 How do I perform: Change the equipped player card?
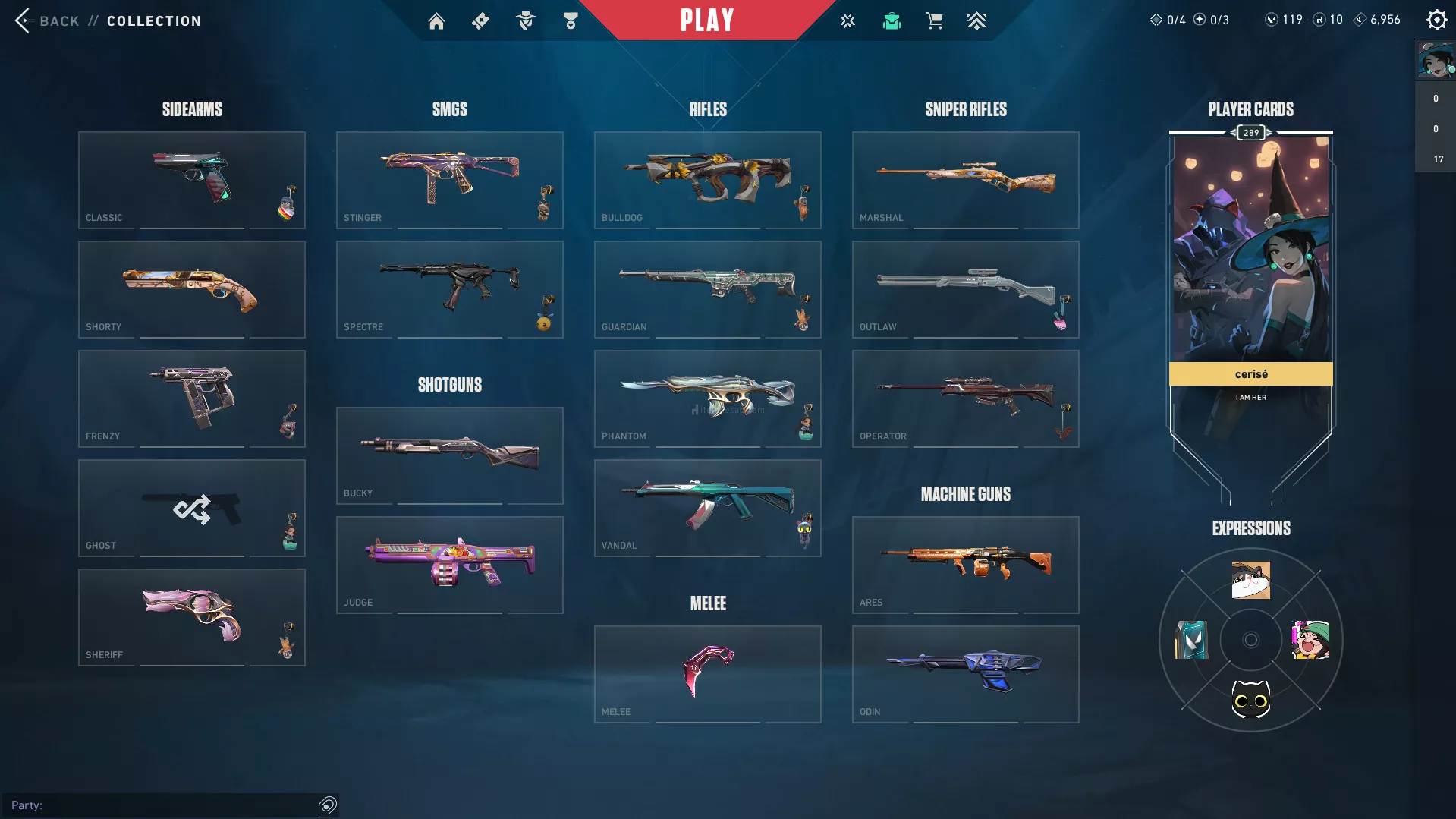[1250, 258]
